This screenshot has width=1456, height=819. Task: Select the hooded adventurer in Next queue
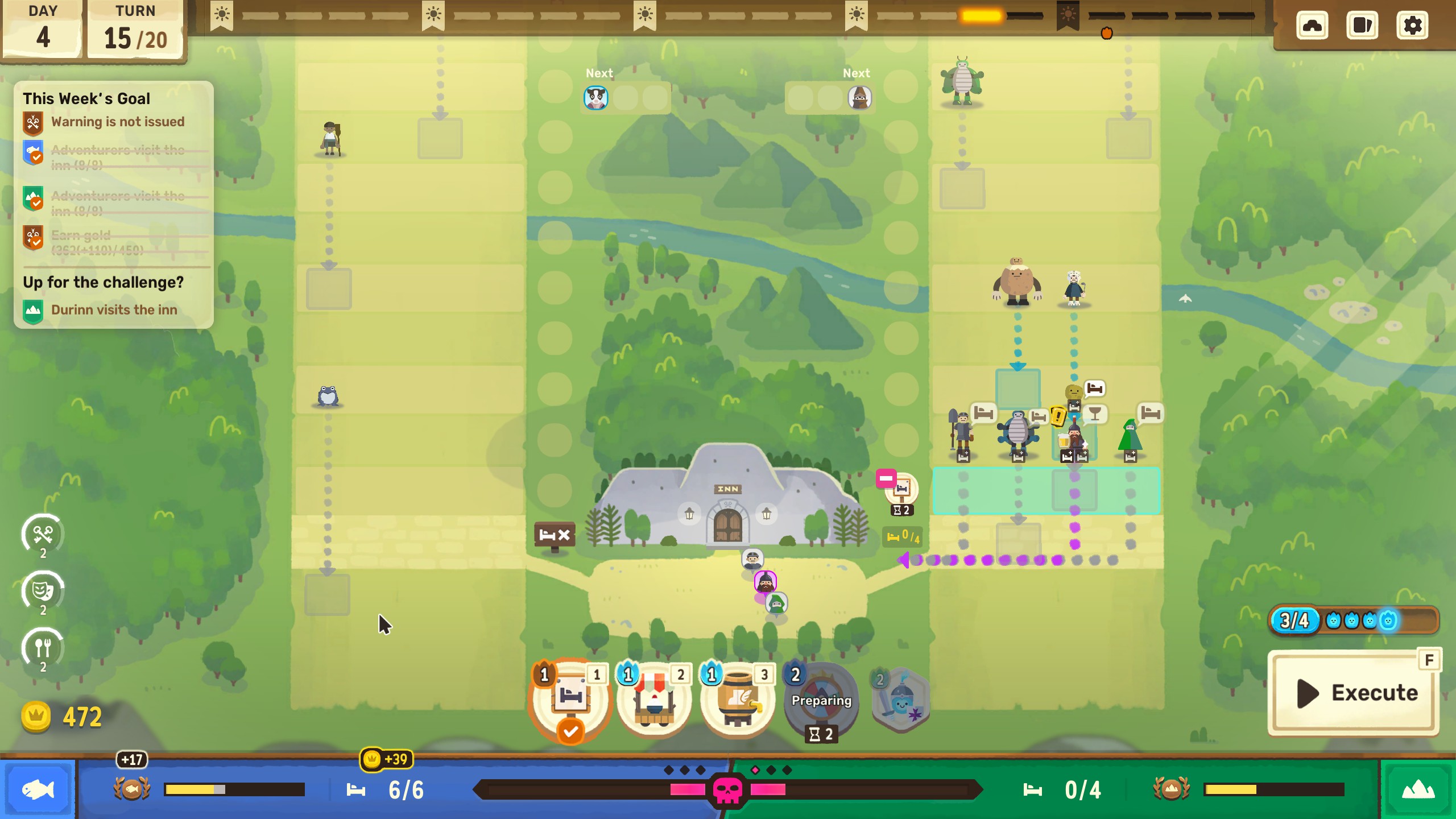859,98
